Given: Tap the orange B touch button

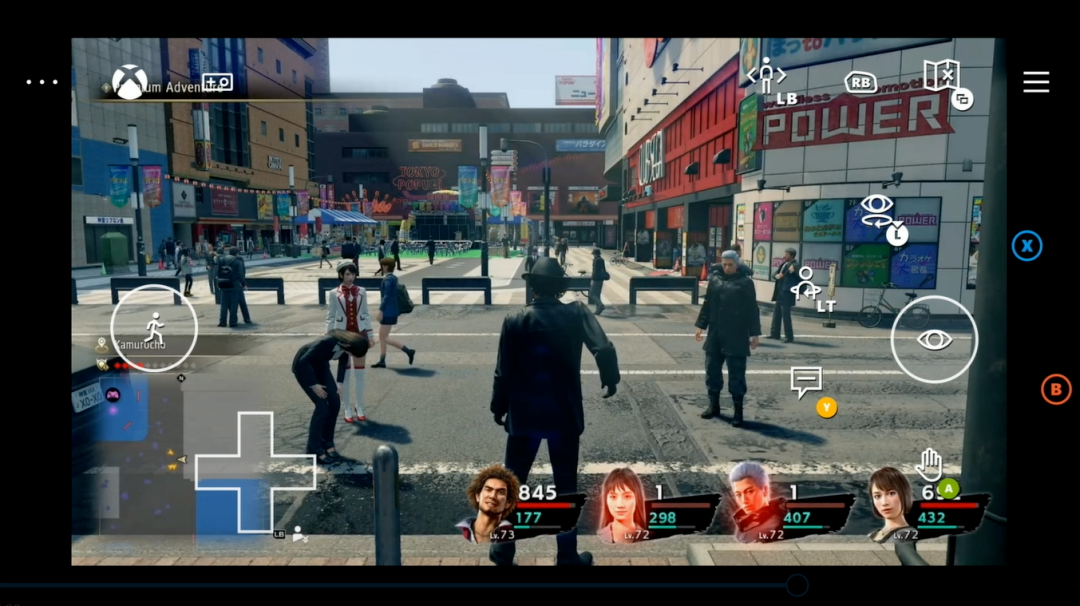Looking at the screenshot, I should 1056,389.
